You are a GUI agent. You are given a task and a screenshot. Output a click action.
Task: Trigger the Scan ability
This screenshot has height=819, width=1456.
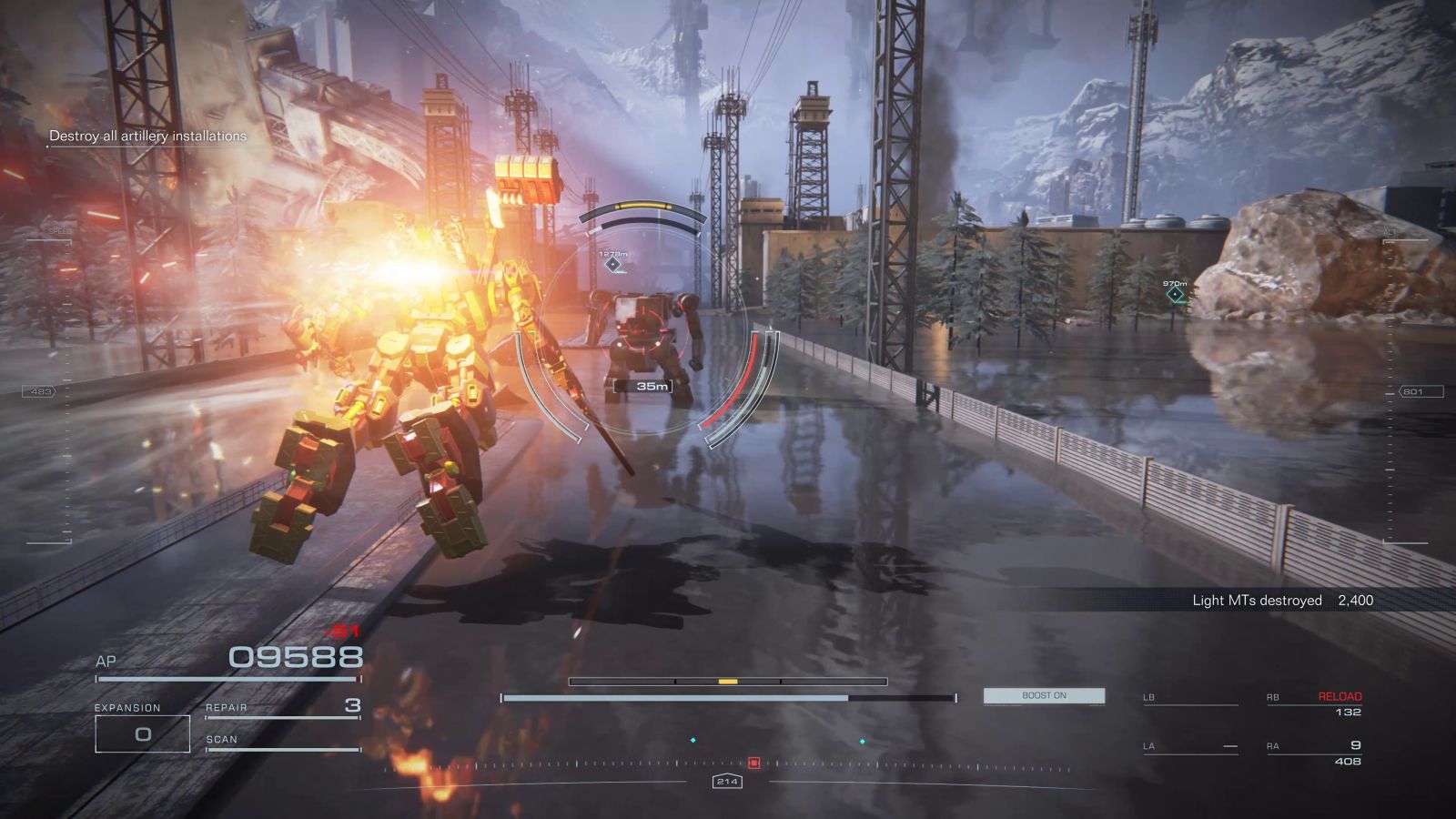282,741
